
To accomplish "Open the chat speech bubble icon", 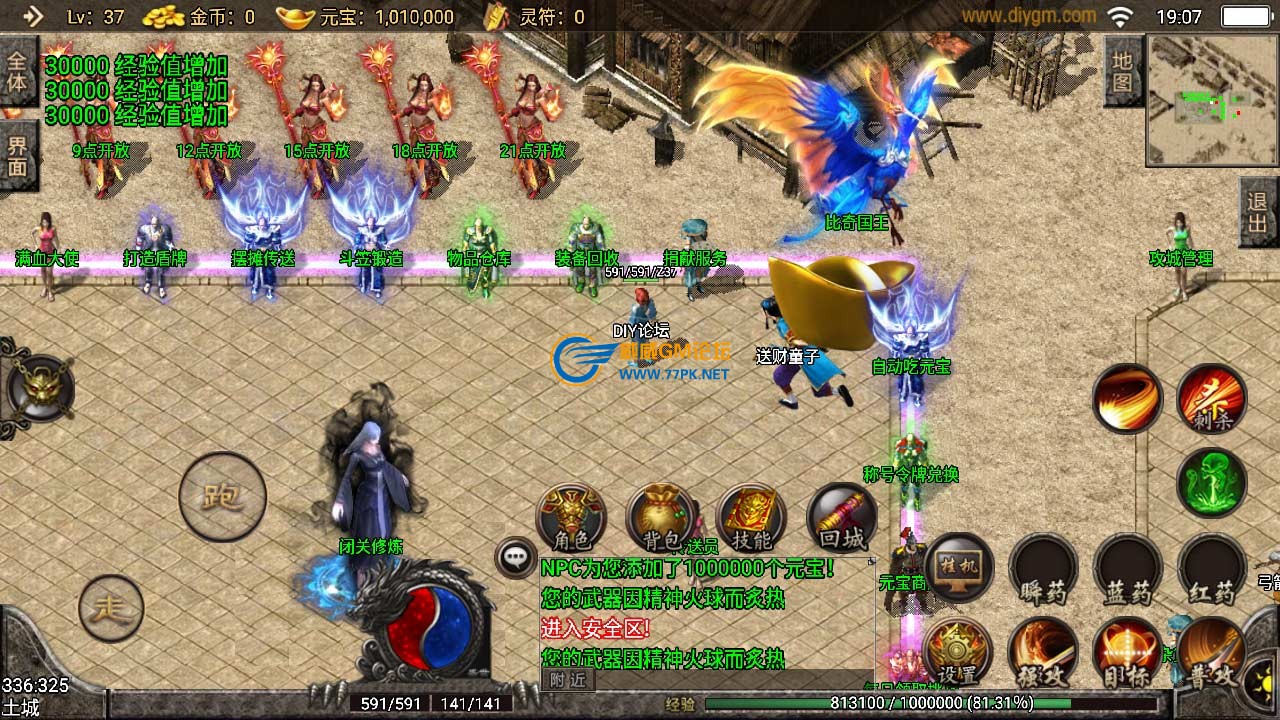I will [x=517, y=557].
